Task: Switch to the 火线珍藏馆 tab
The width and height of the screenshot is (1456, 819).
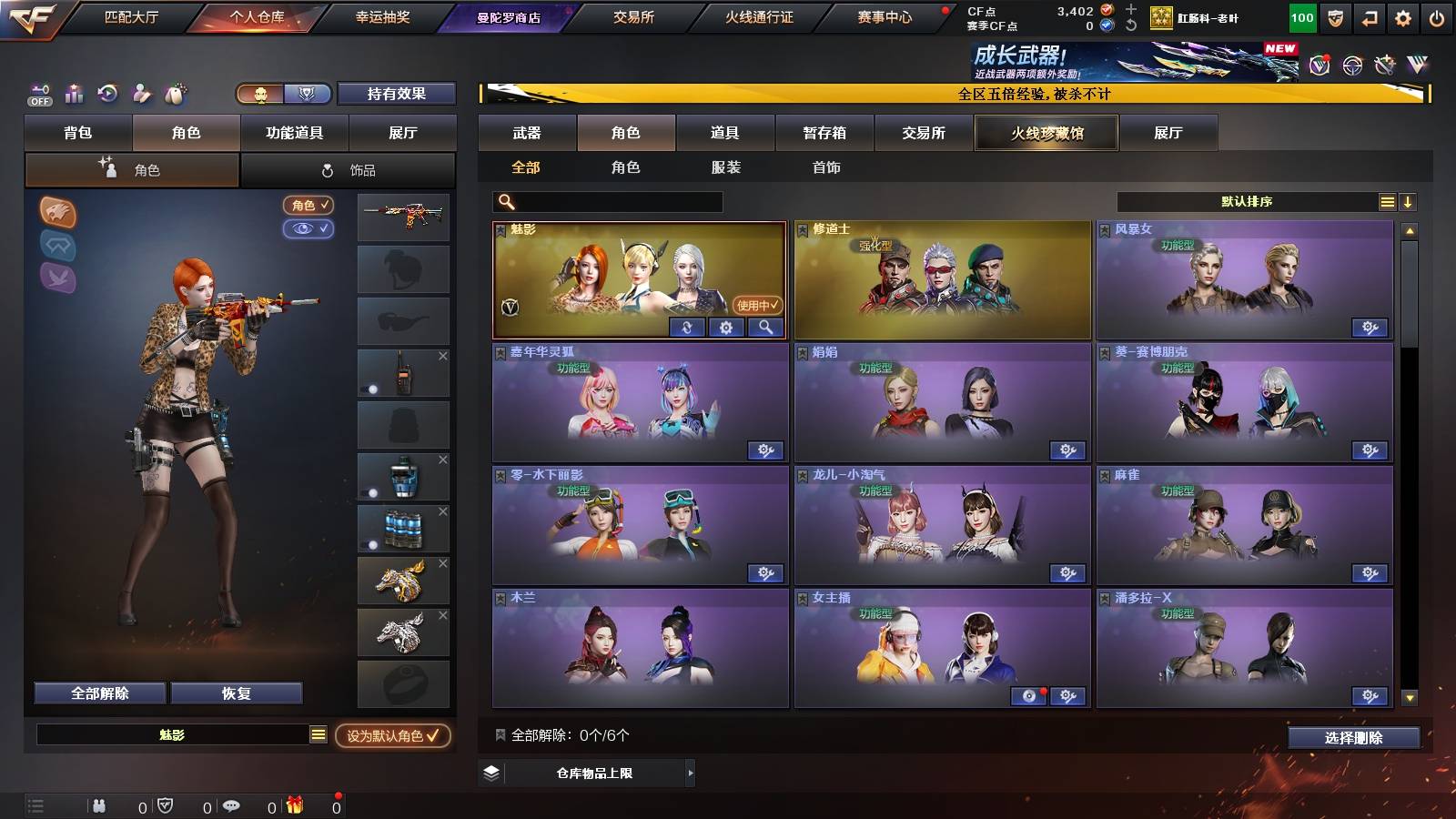Action: click(x=1045, y=133)
